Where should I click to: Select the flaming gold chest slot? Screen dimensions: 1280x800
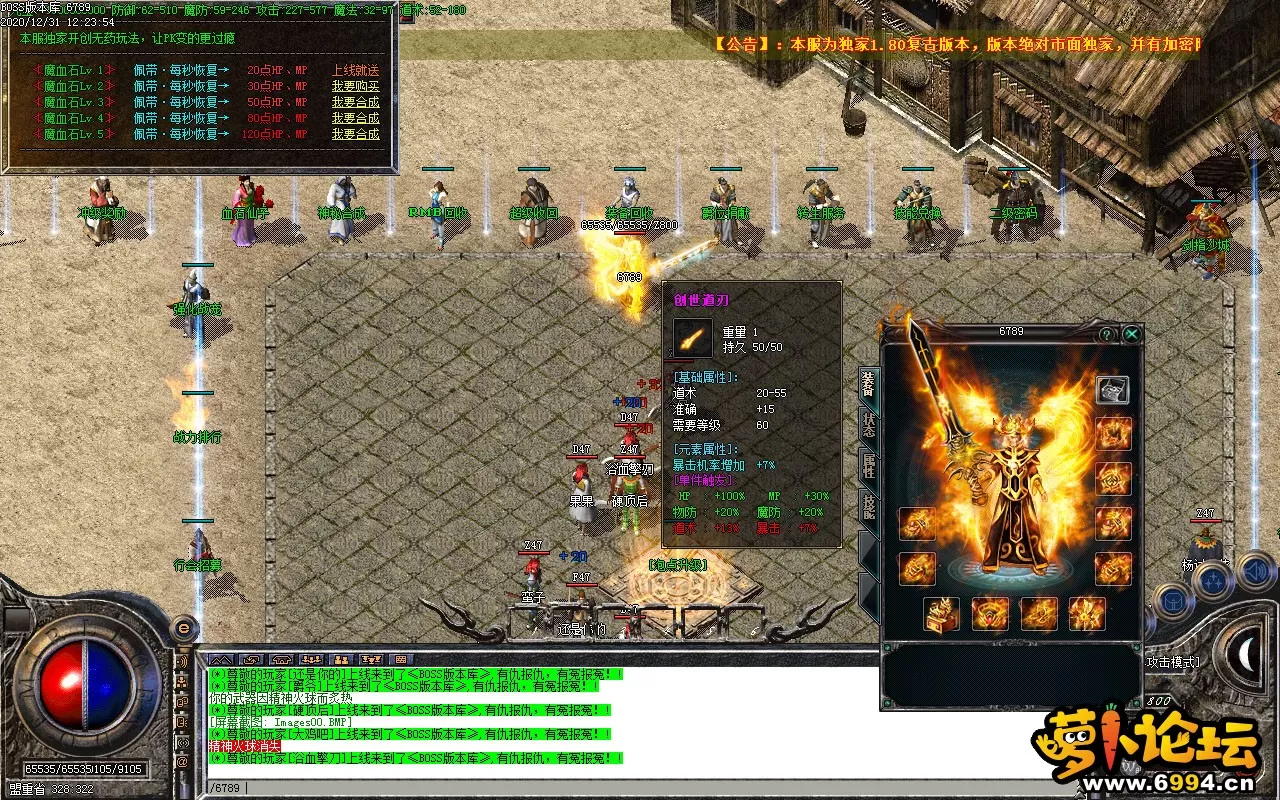pyautogui.click(x=942, y=613)
